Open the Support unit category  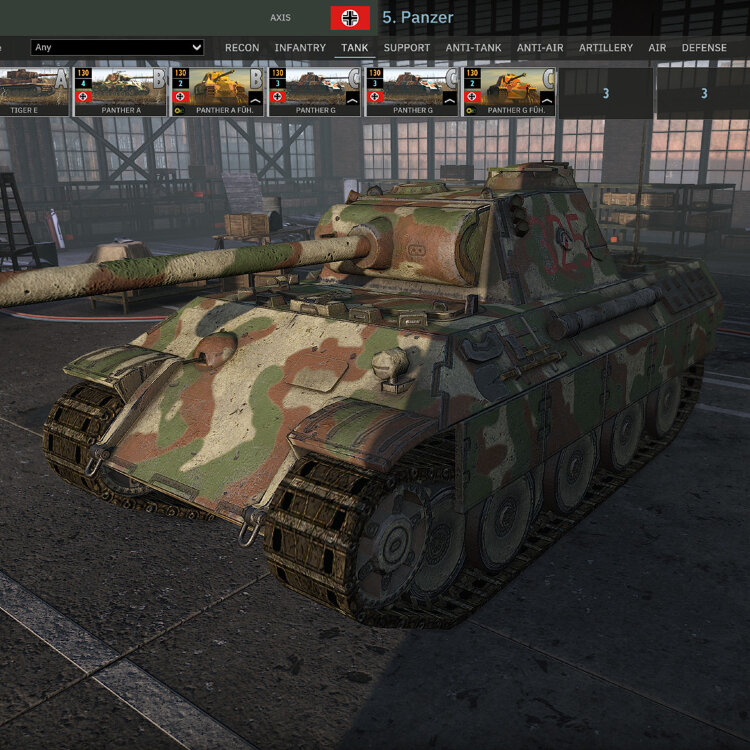407,48
